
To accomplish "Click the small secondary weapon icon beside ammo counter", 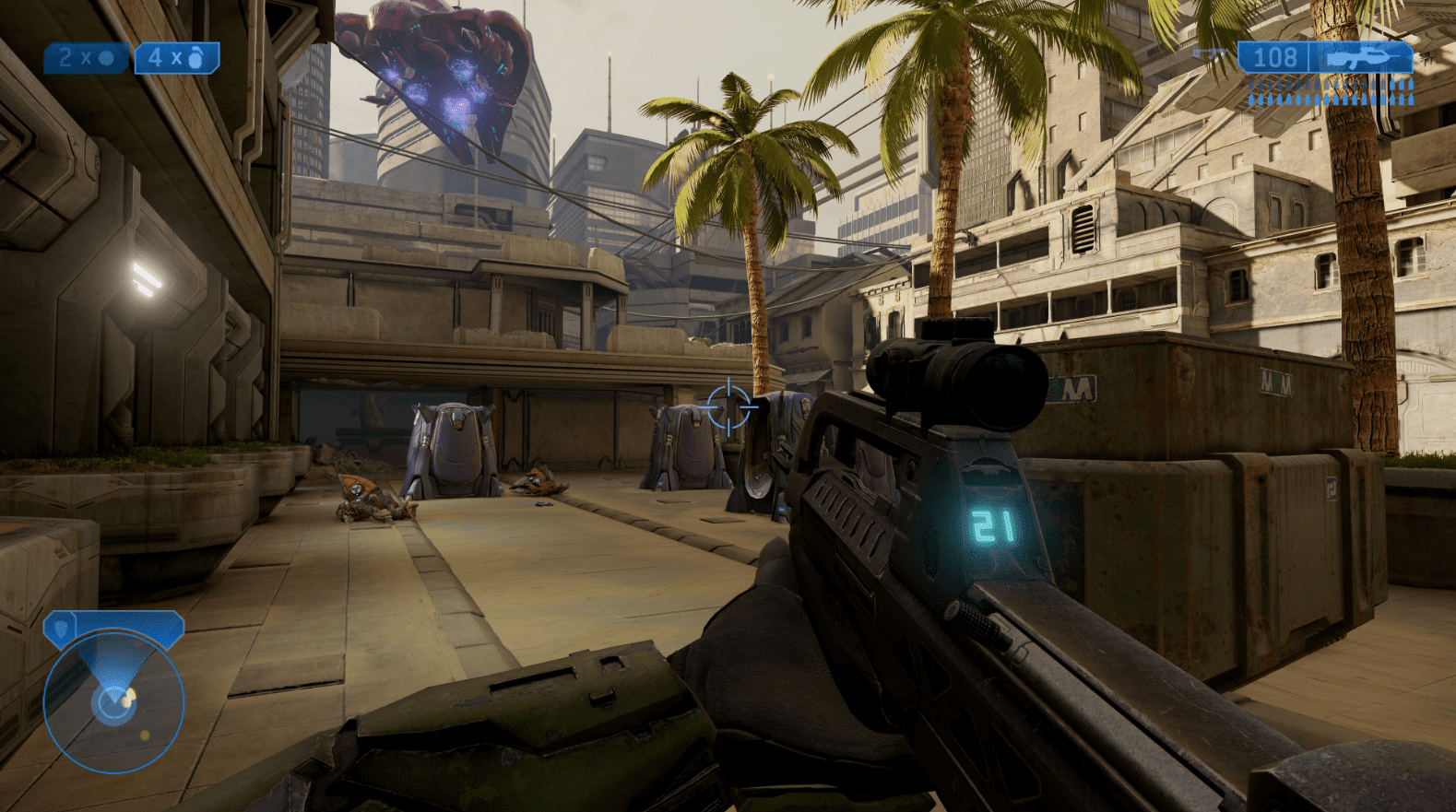I will pos(1210,53).
